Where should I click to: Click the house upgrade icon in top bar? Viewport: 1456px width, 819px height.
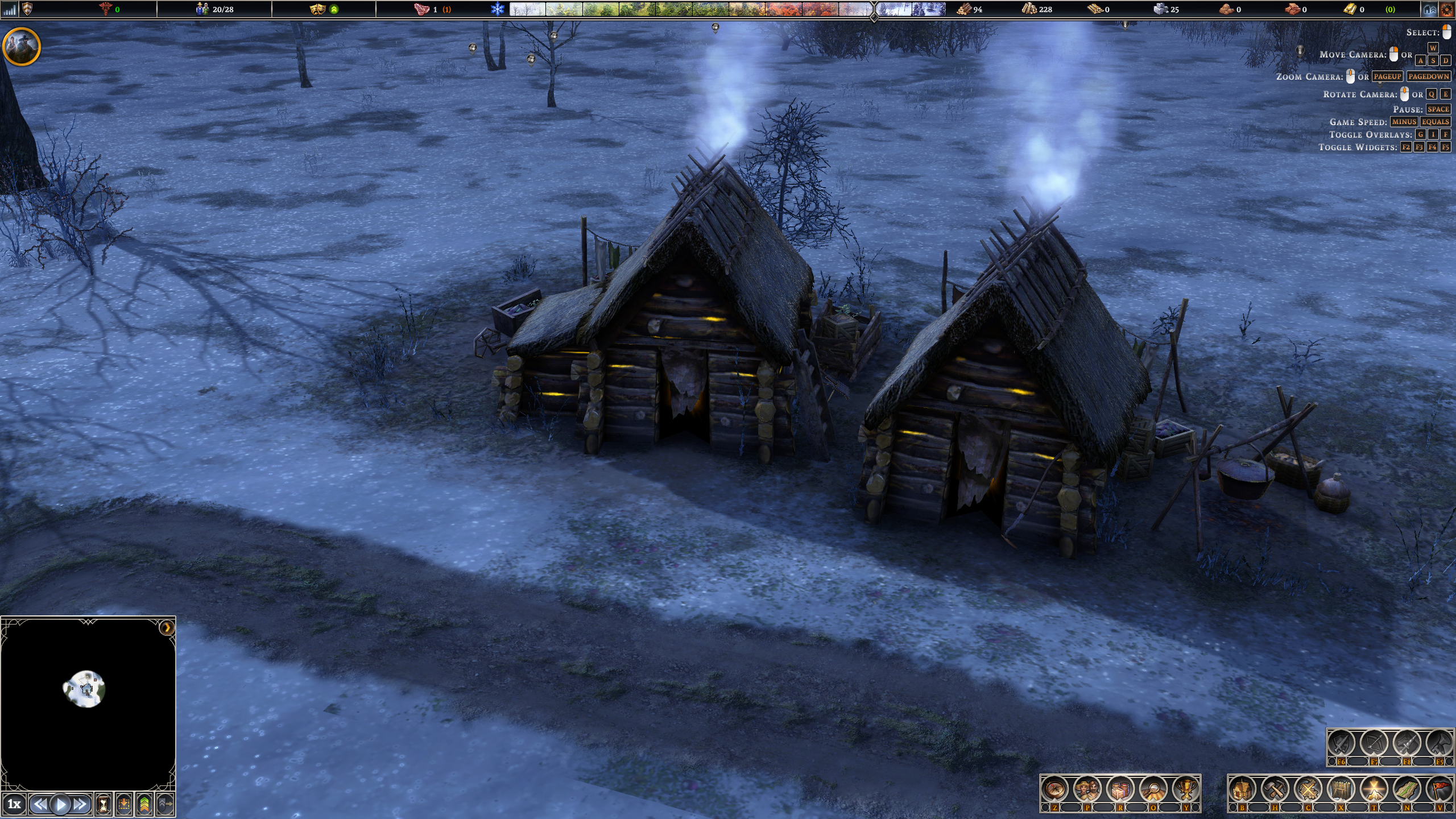tap(1430, 9)
